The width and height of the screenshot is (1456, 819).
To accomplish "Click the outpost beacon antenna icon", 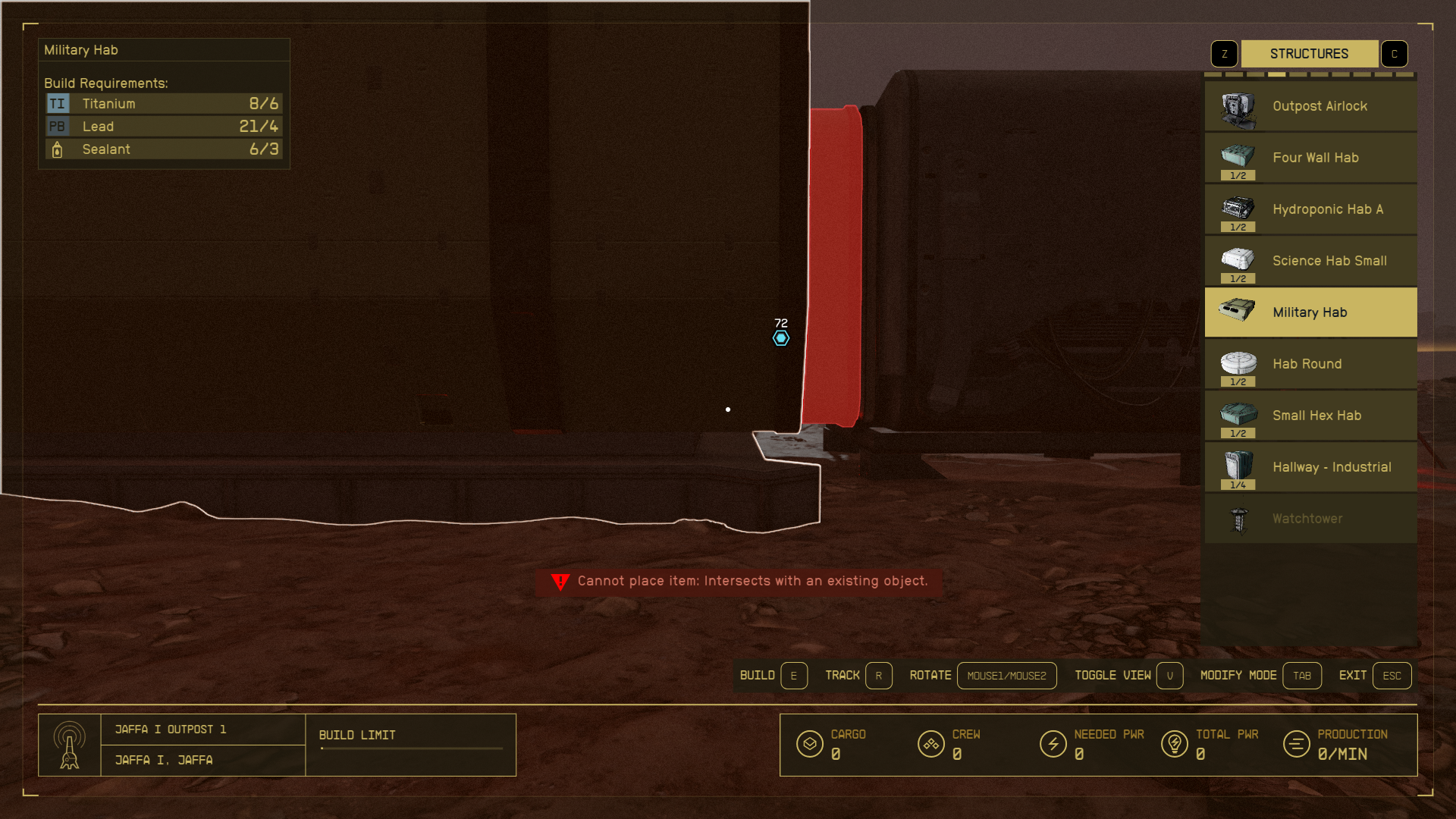I will click(x=71, y=745).
